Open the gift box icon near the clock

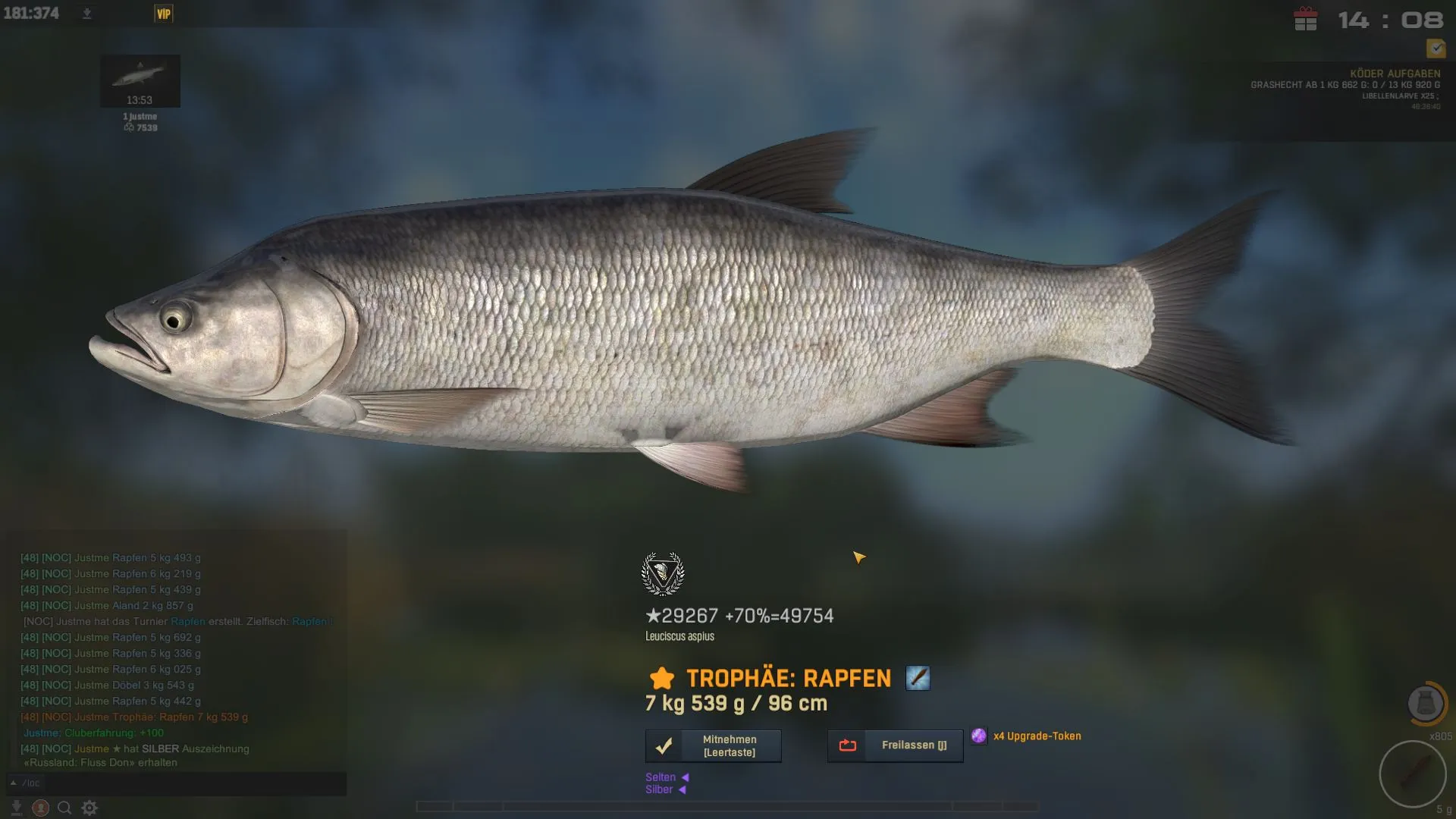click(1305, 20)
